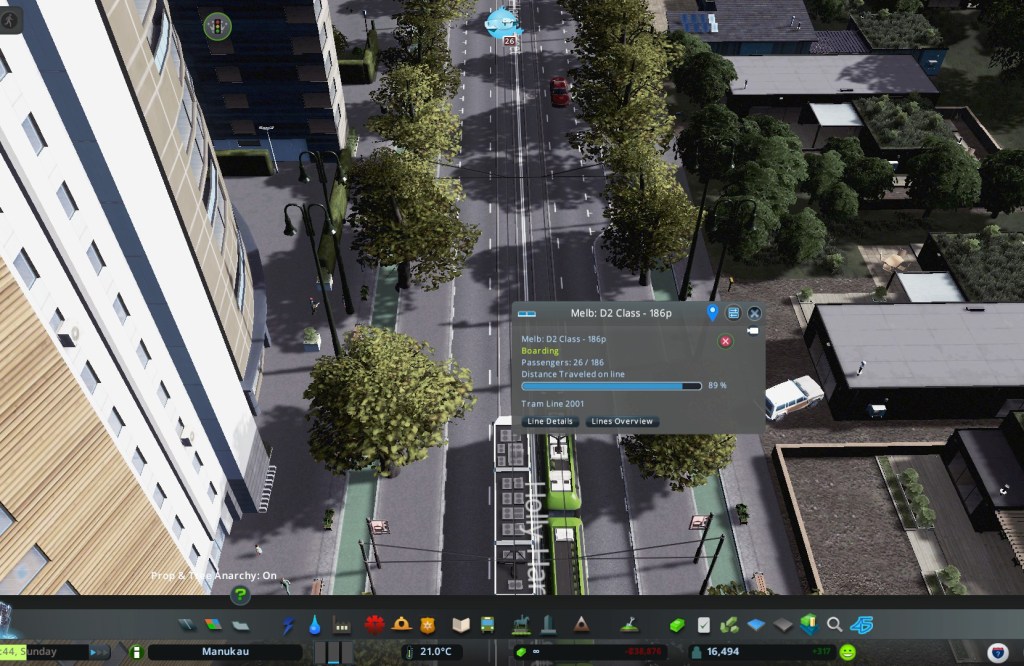Open the traffic light manager button
Screen dimensions: 1024x666
[x=214, y=26]
